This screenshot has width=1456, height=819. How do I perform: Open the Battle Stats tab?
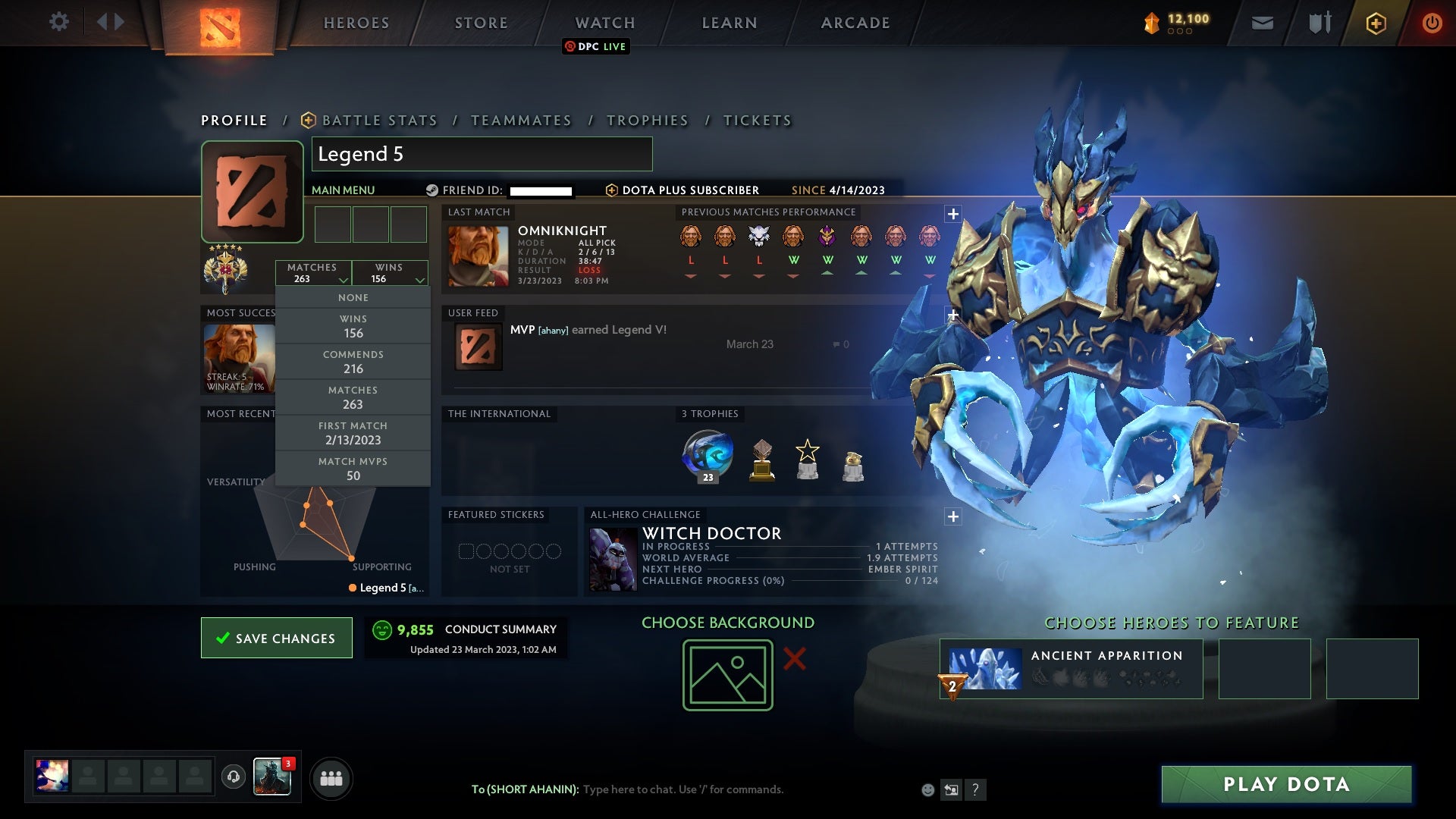[x=379, y=120]
